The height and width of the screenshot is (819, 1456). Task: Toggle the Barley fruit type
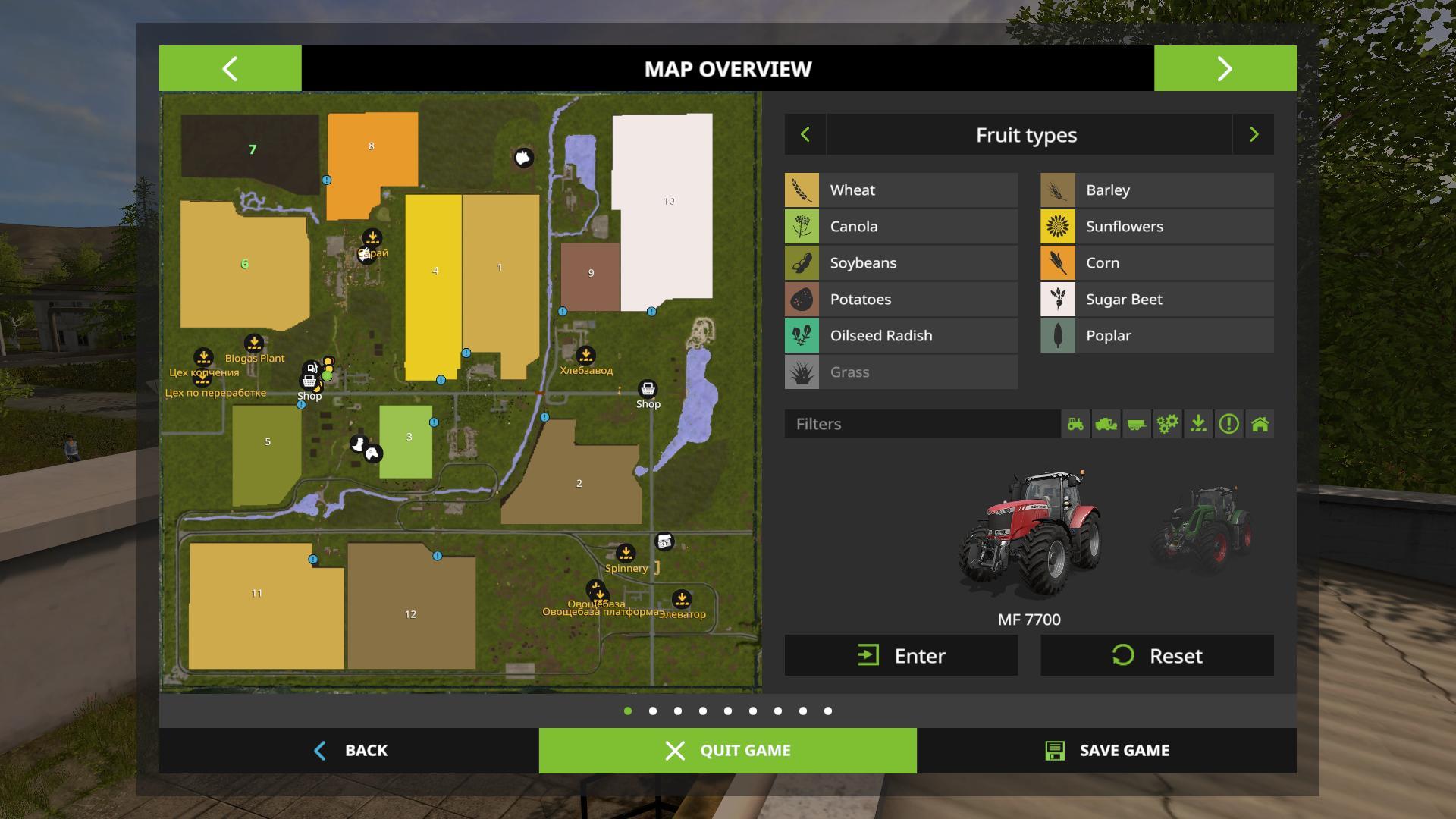tap(1156, 190)
